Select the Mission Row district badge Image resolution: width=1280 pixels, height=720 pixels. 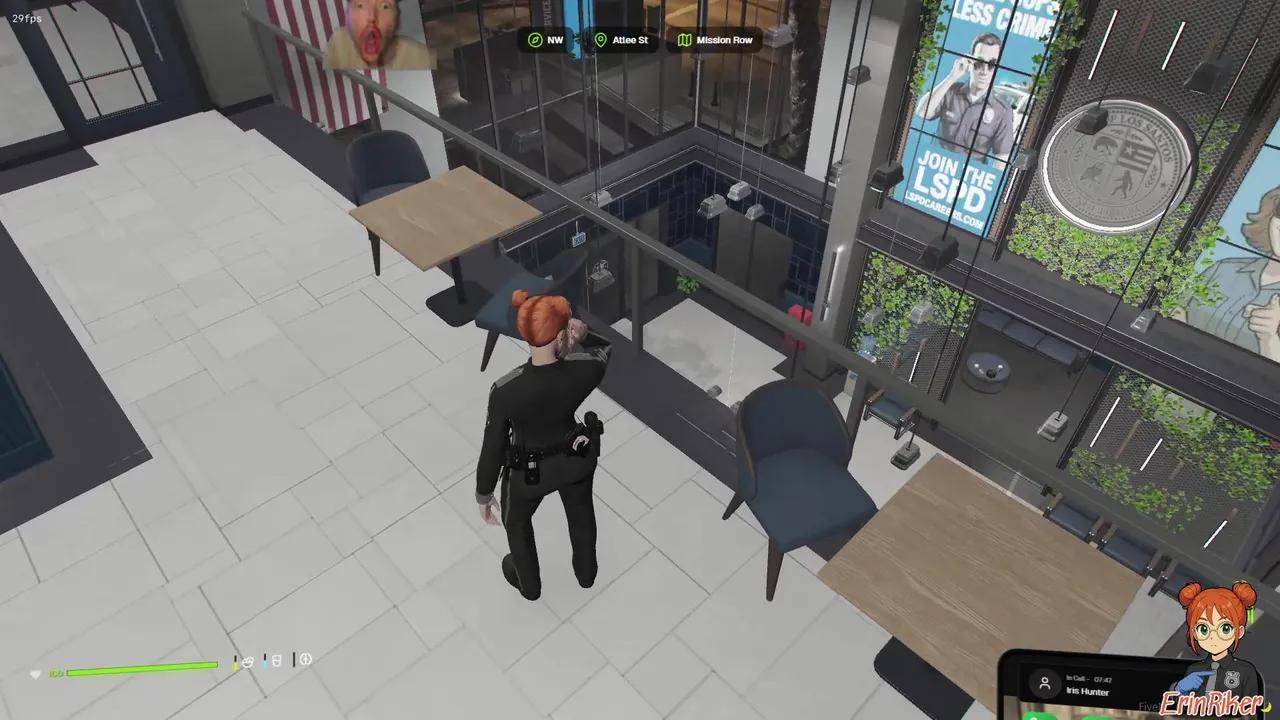point(724,40)
